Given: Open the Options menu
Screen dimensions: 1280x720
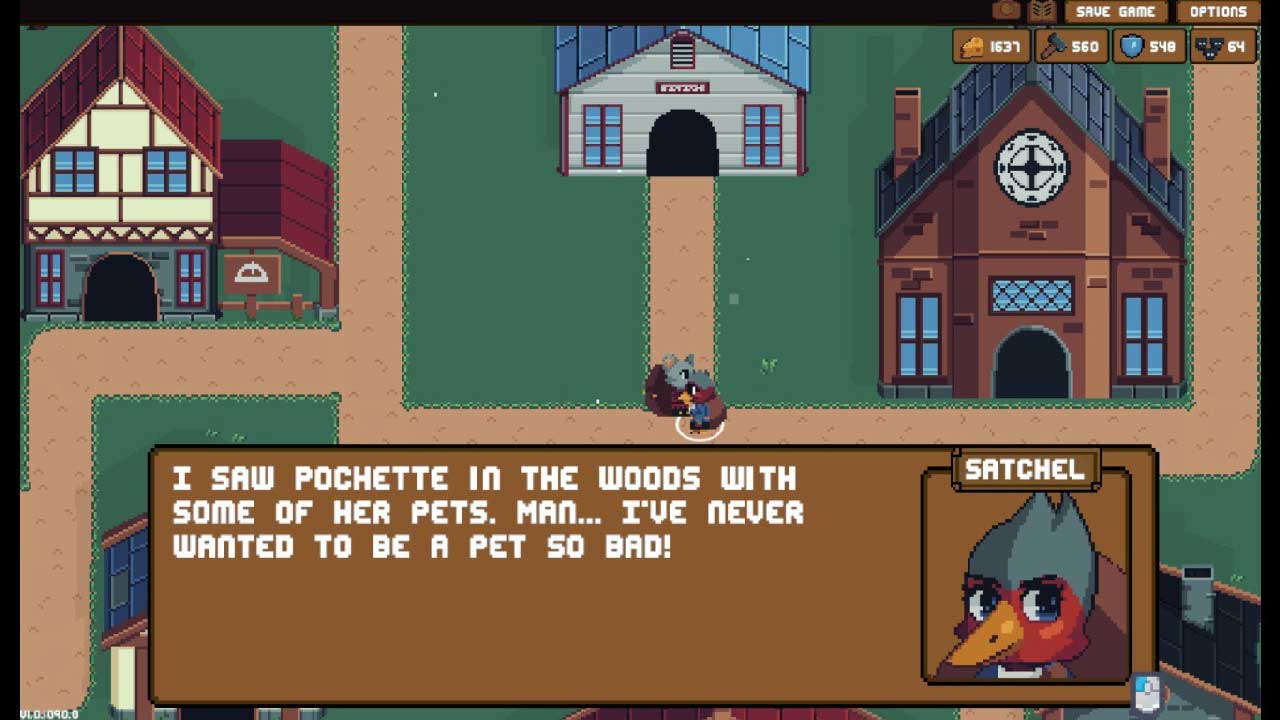Looking at the screenshot, I should click(1217, 12).
